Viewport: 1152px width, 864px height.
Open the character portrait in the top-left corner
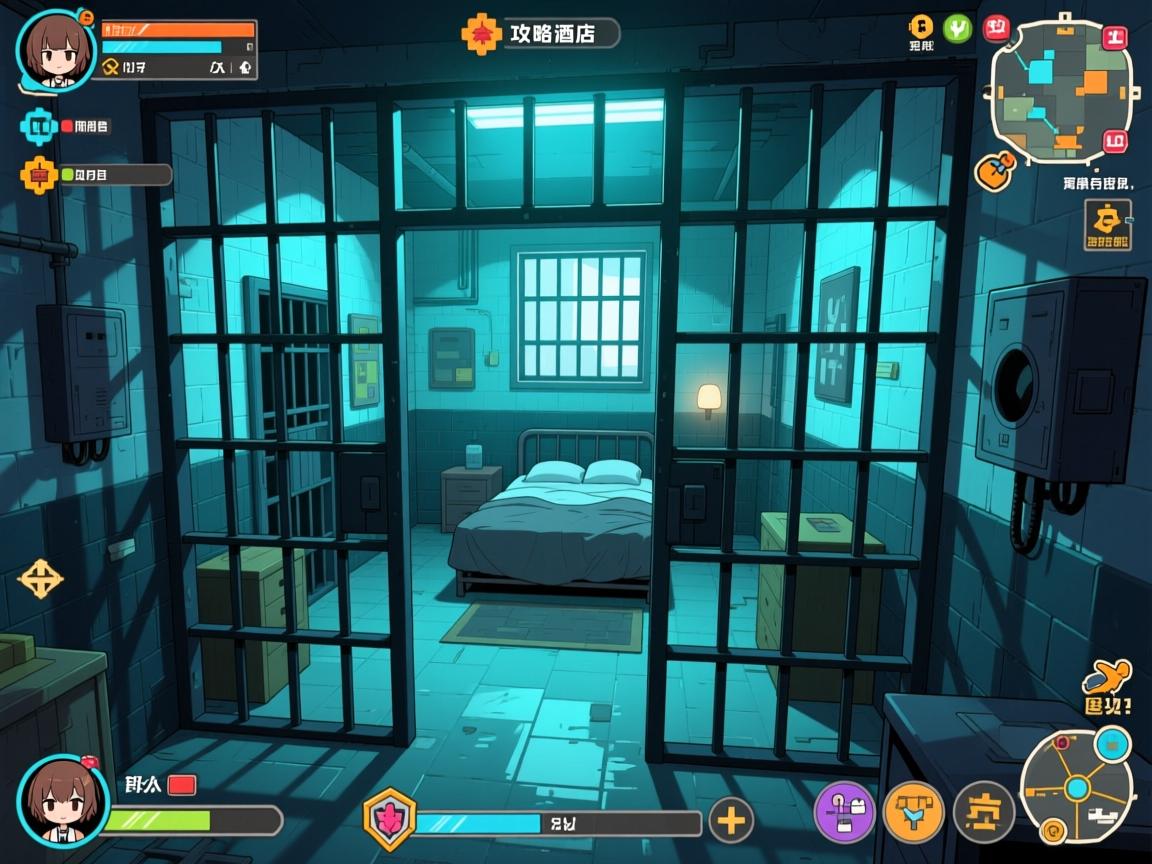pyautogui.click(x=56, y=48)
